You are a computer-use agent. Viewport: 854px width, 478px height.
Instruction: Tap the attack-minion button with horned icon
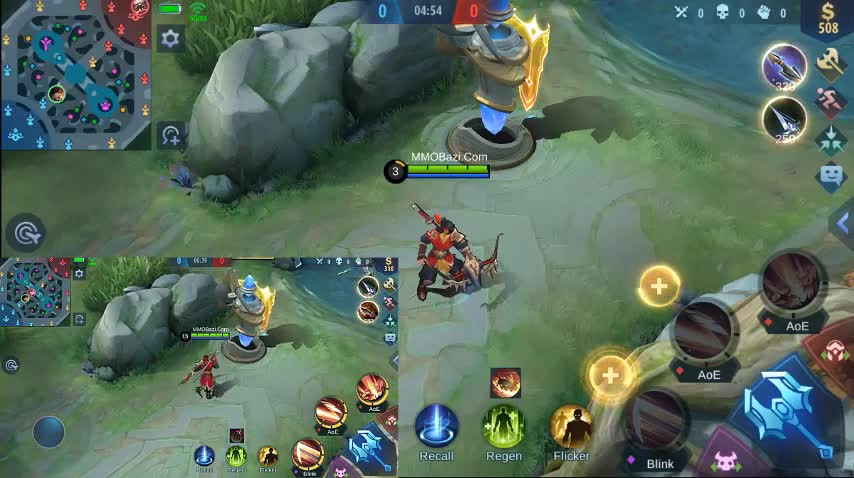tap(727, 464)
